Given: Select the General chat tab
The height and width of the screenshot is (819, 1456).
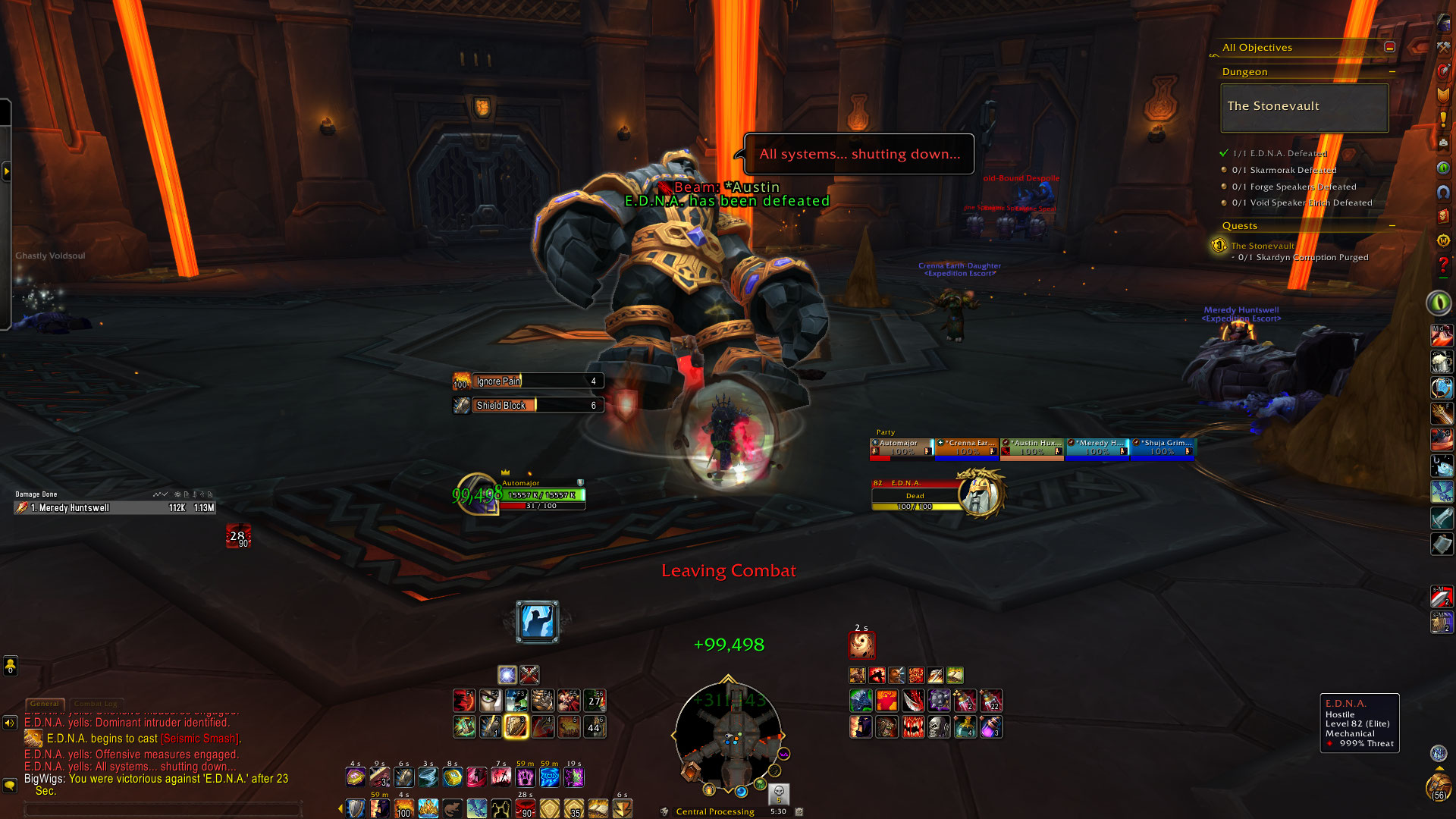Looking at the screenshot, I should tap(45, 704).
